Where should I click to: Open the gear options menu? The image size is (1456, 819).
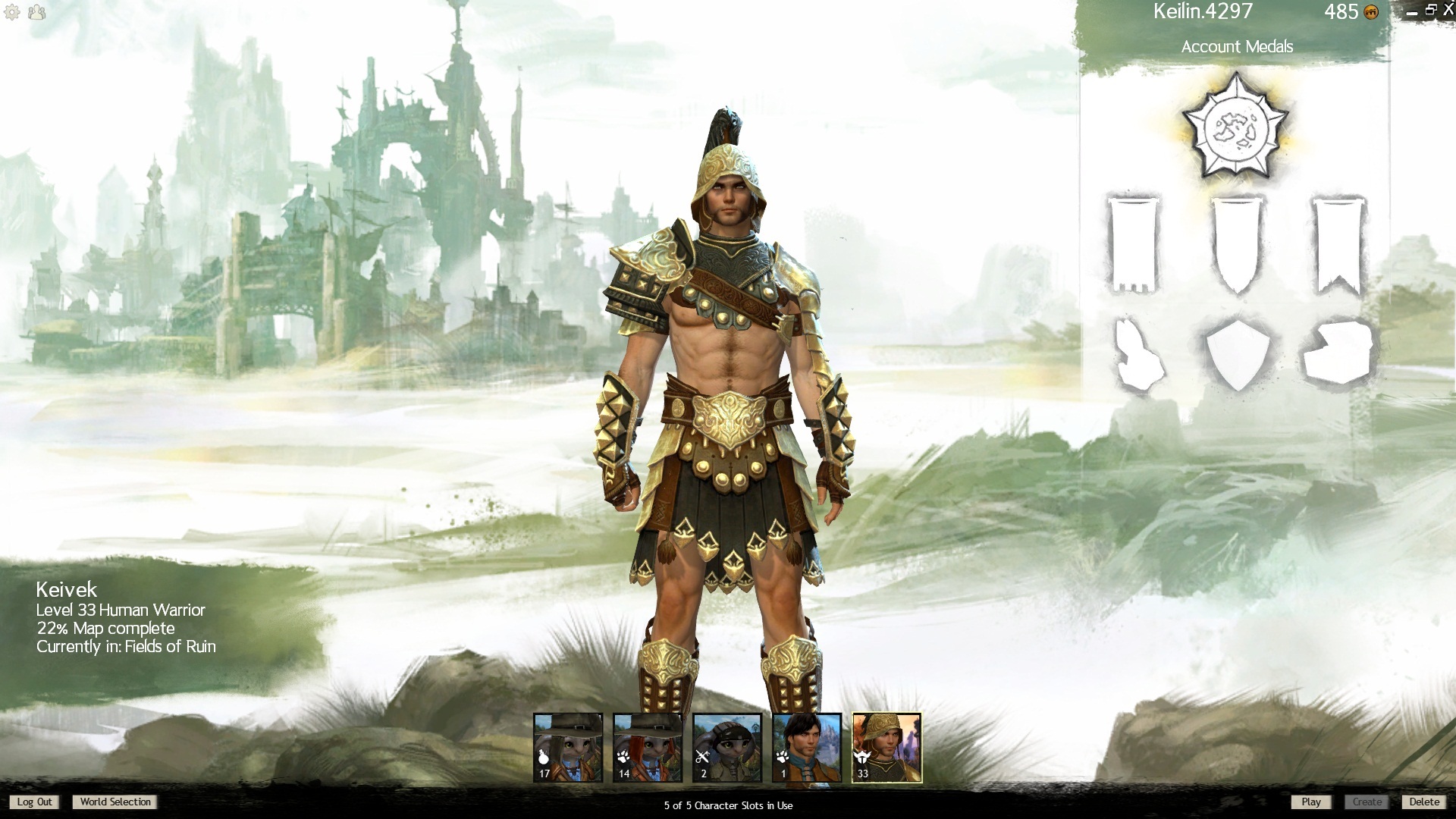12,12
